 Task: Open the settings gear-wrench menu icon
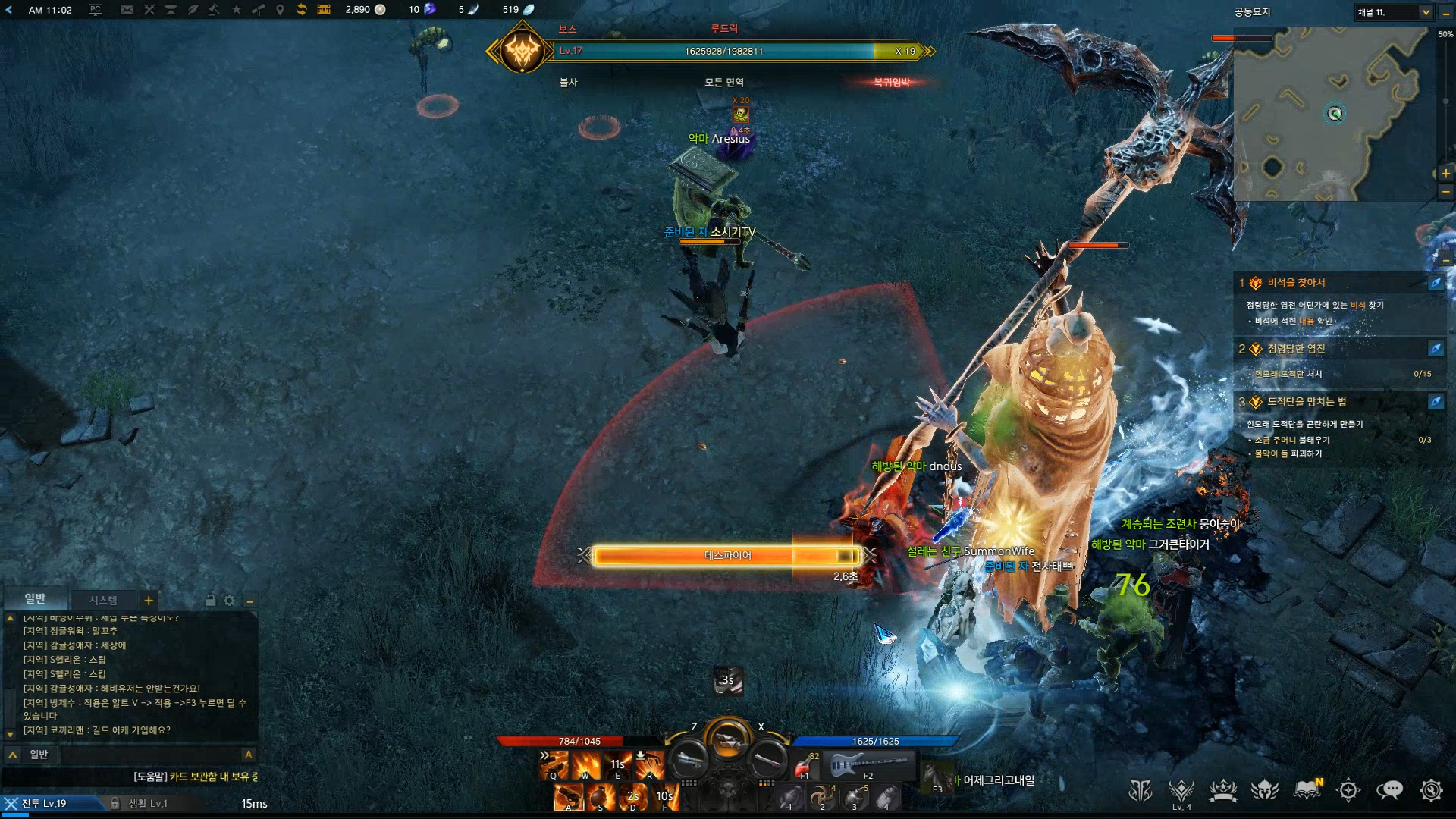[1430, 790]
